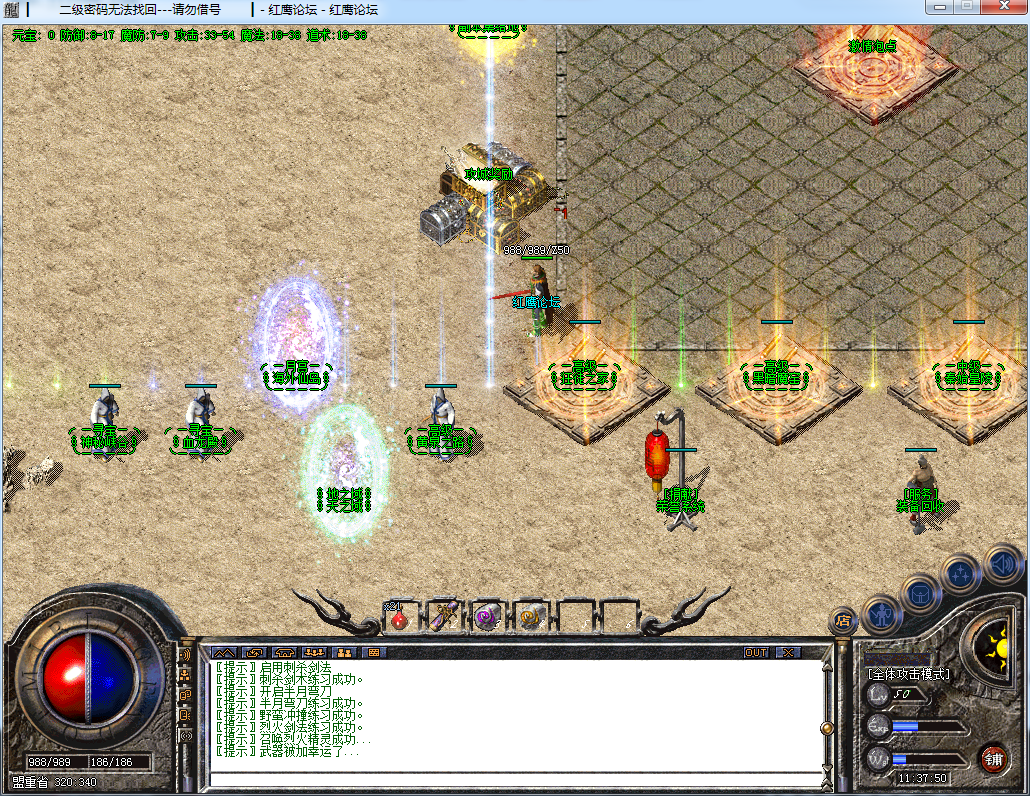Toggle sound with the speaker button
The image size is (1030, 796).
(1002, 562)
